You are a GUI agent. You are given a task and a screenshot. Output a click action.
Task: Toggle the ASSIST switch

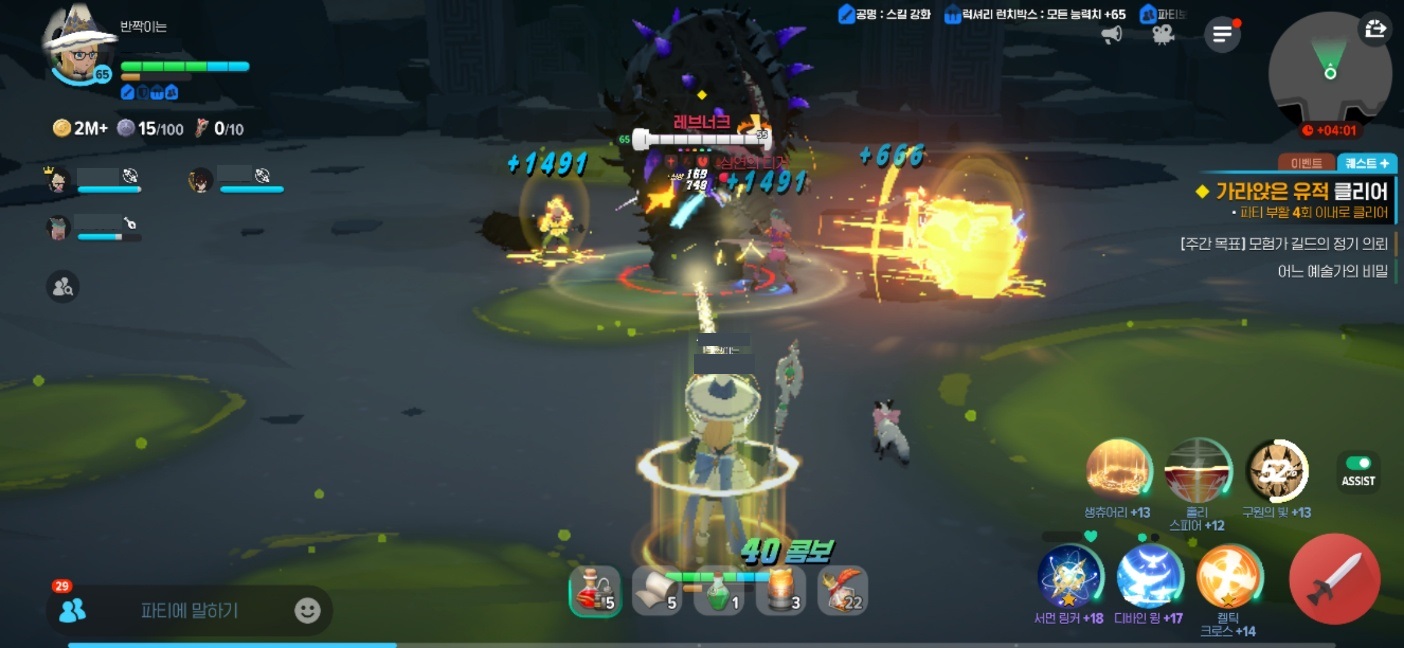[x=1358, y=464]
